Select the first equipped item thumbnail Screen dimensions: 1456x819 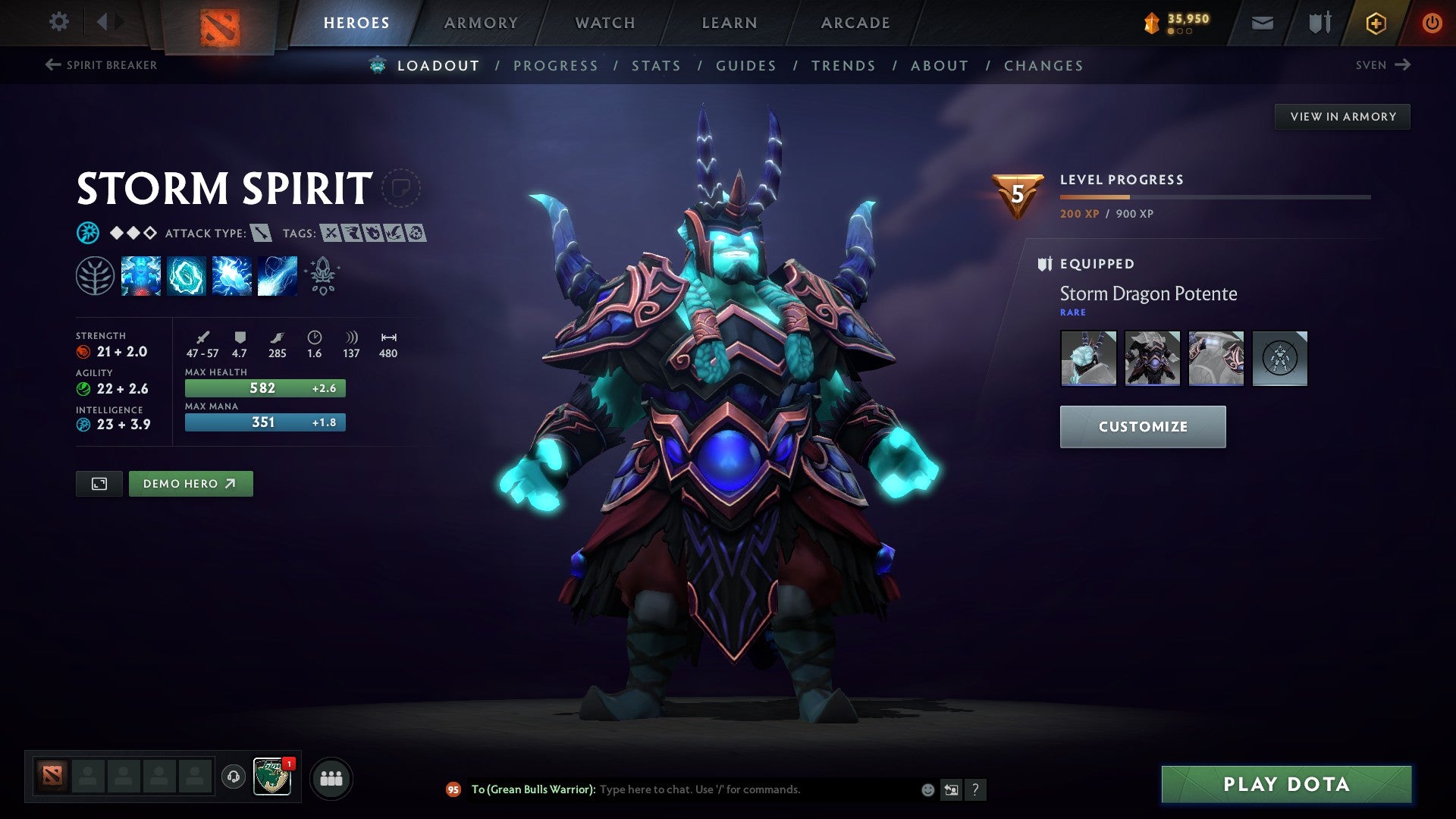(1088, 359)
